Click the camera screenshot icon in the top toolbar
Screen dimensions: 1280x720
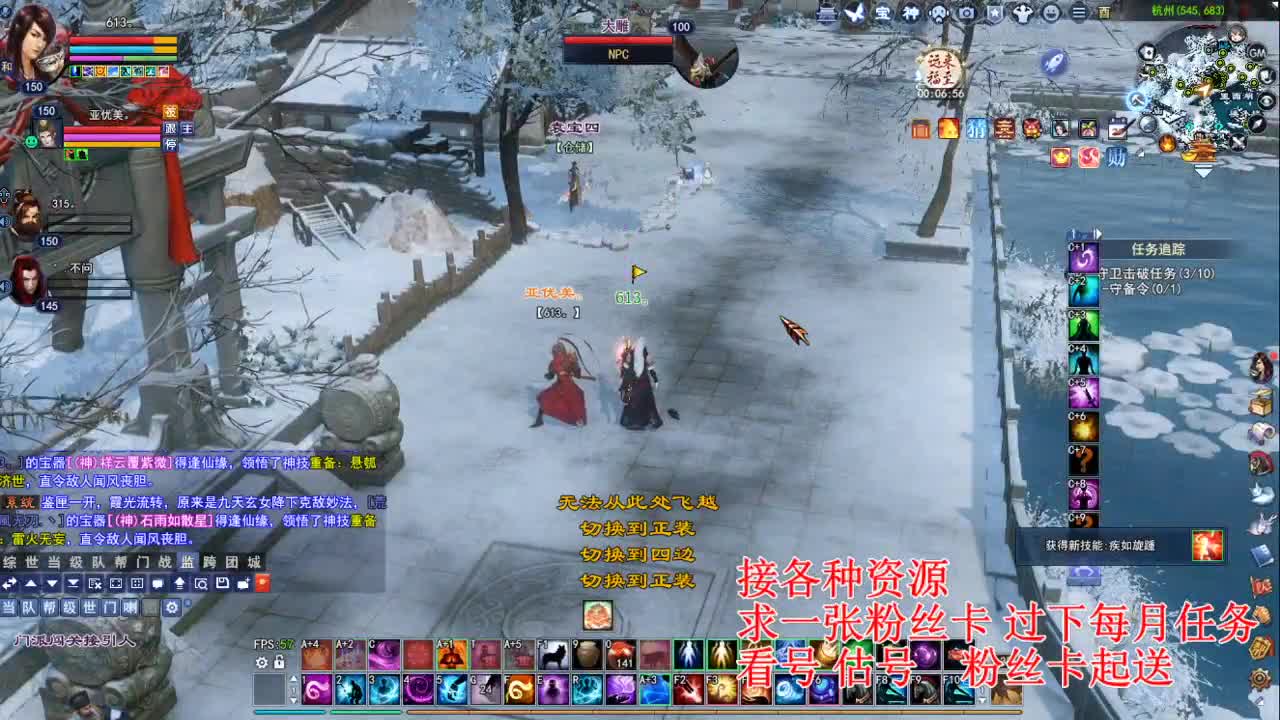965,13
